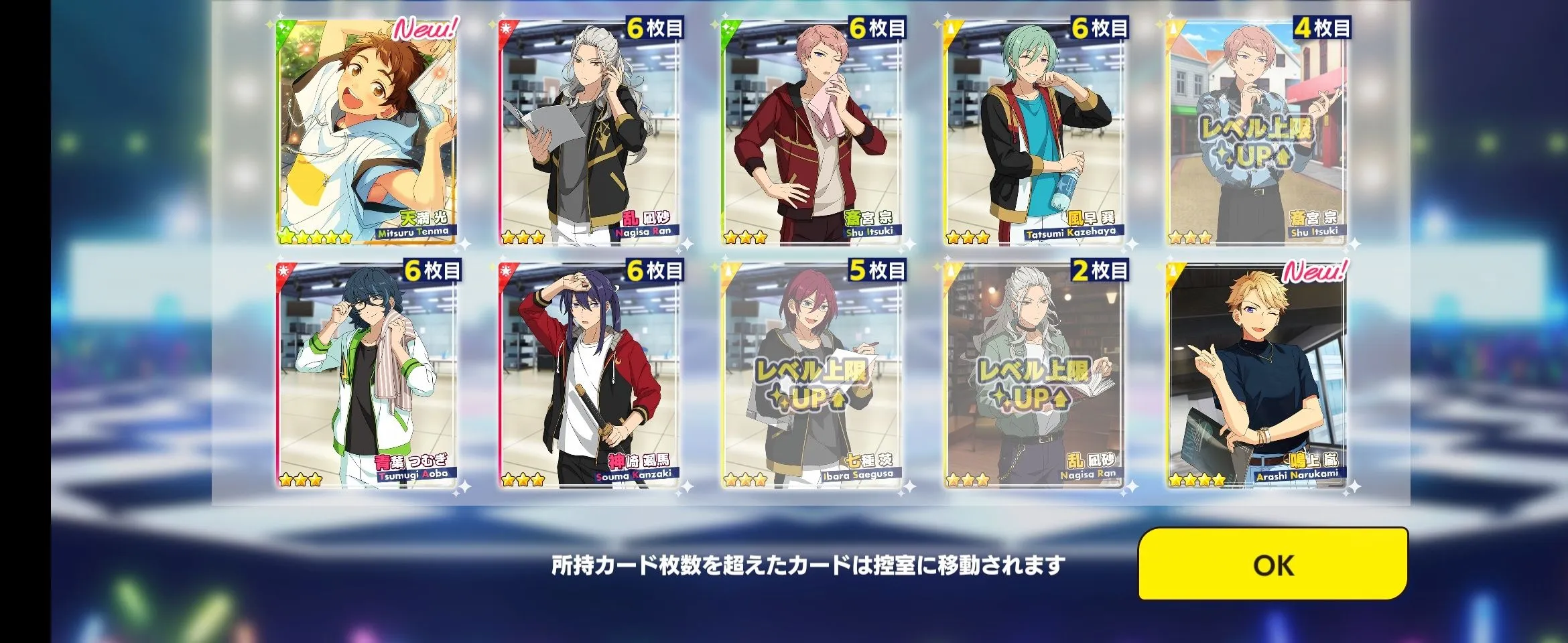The height and width of the screenshot is (643, 1568).
Task: Choose the Shu Itsuki card marked 4枚目
Action: (1256, 134)
